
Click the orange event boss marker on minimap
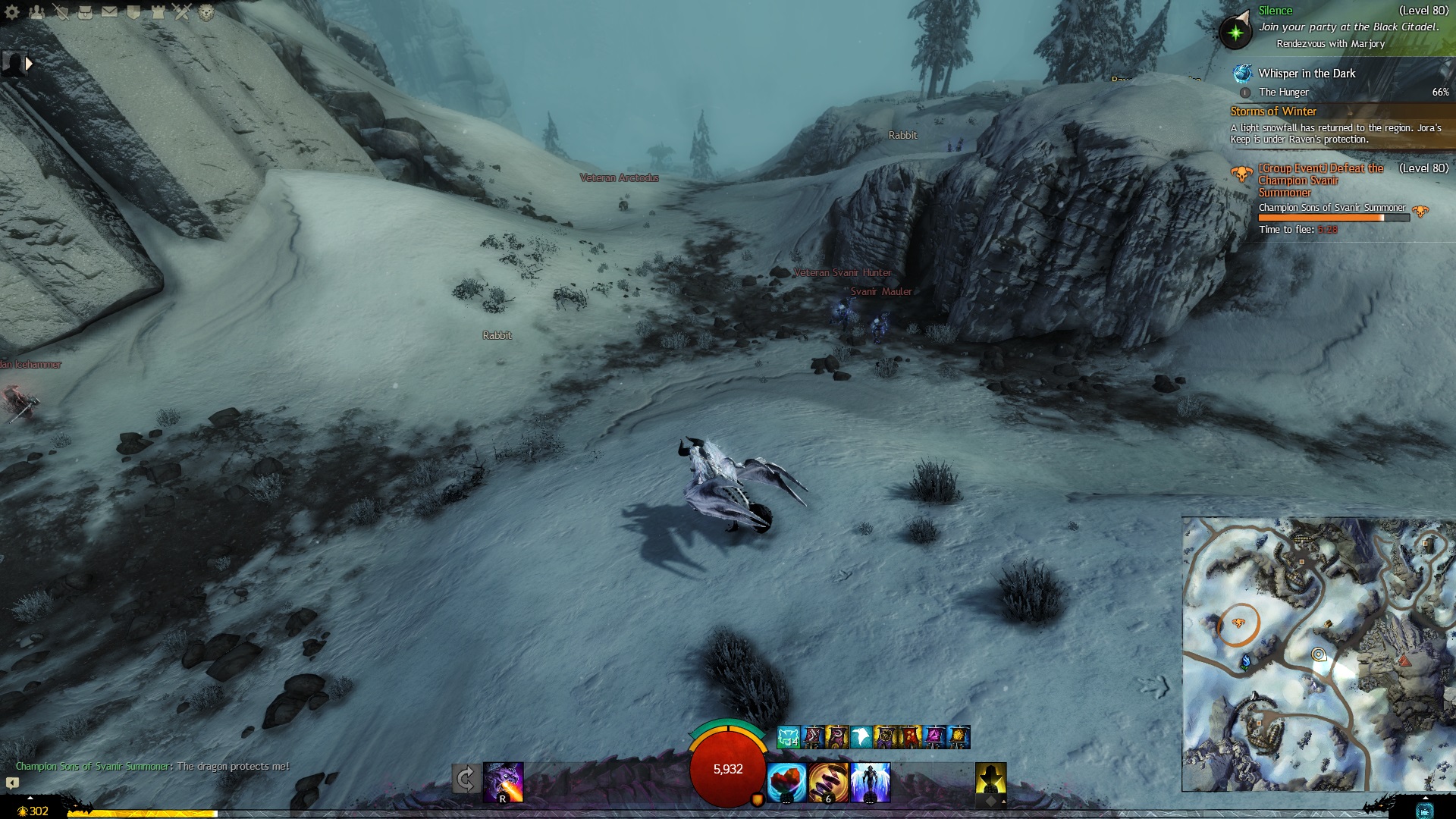pyautogui.click(x=1238, y=623)
